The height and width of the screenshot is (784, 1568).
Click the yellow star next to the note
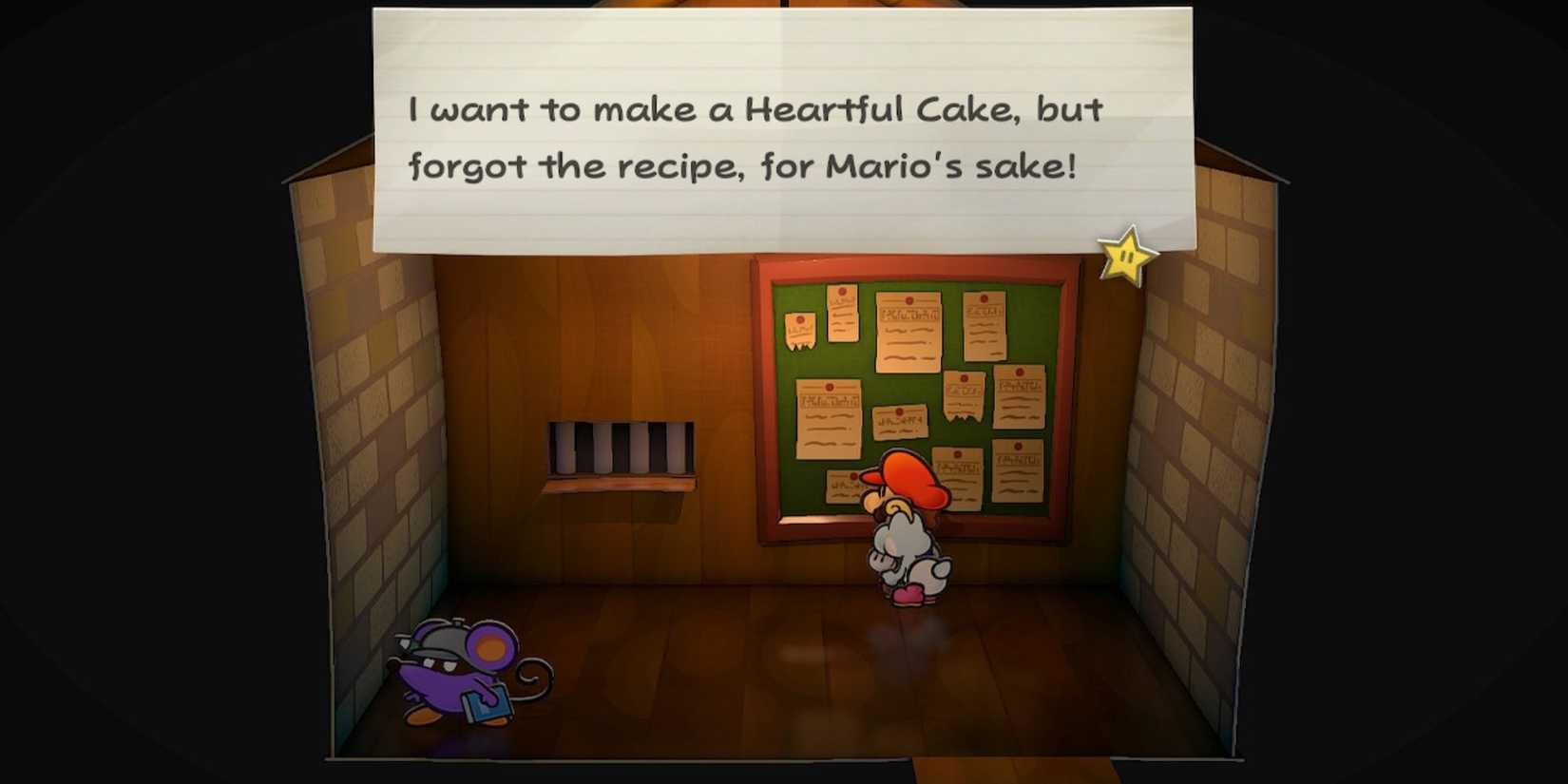(x=1125, y=257)
